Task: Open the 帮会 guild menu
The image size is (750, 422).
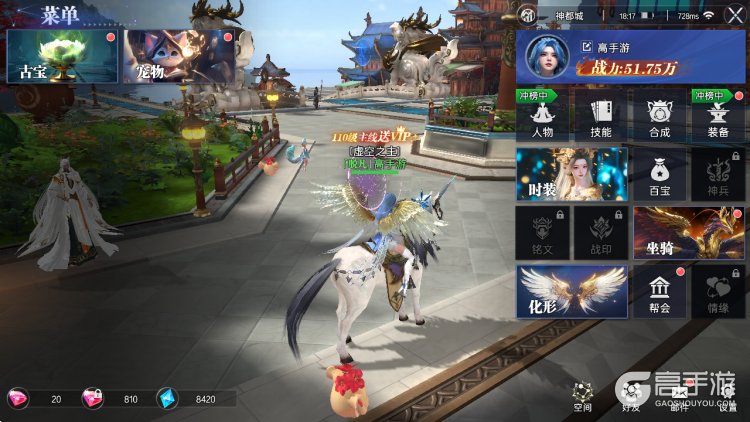Action: point(659,291)
